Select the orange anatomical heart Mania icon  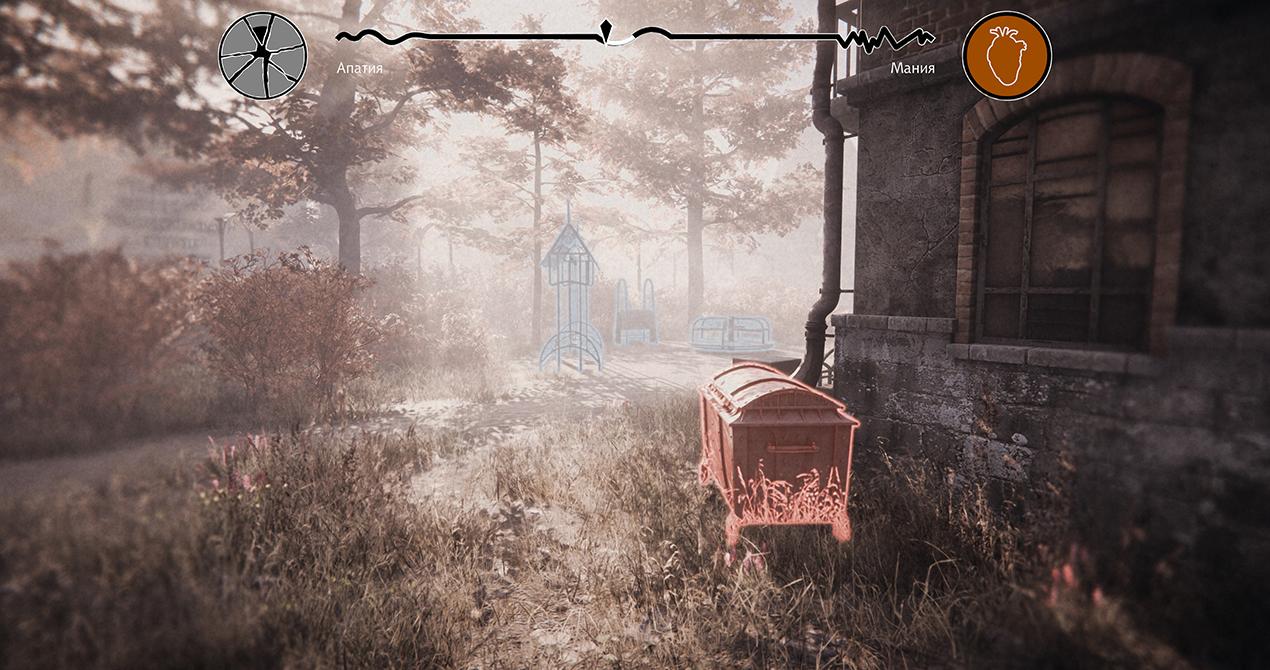[1006, 55]
